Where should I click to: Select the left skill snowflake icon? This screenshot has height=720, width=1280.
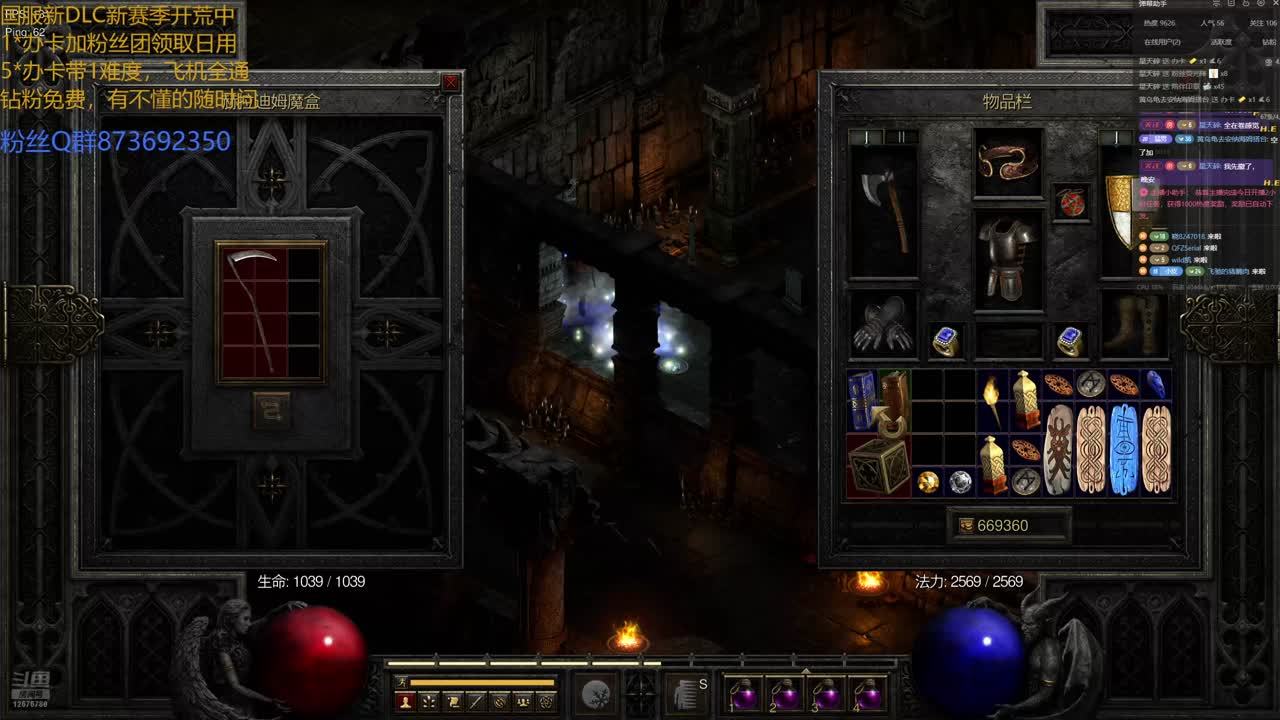[x=597, y=695]
